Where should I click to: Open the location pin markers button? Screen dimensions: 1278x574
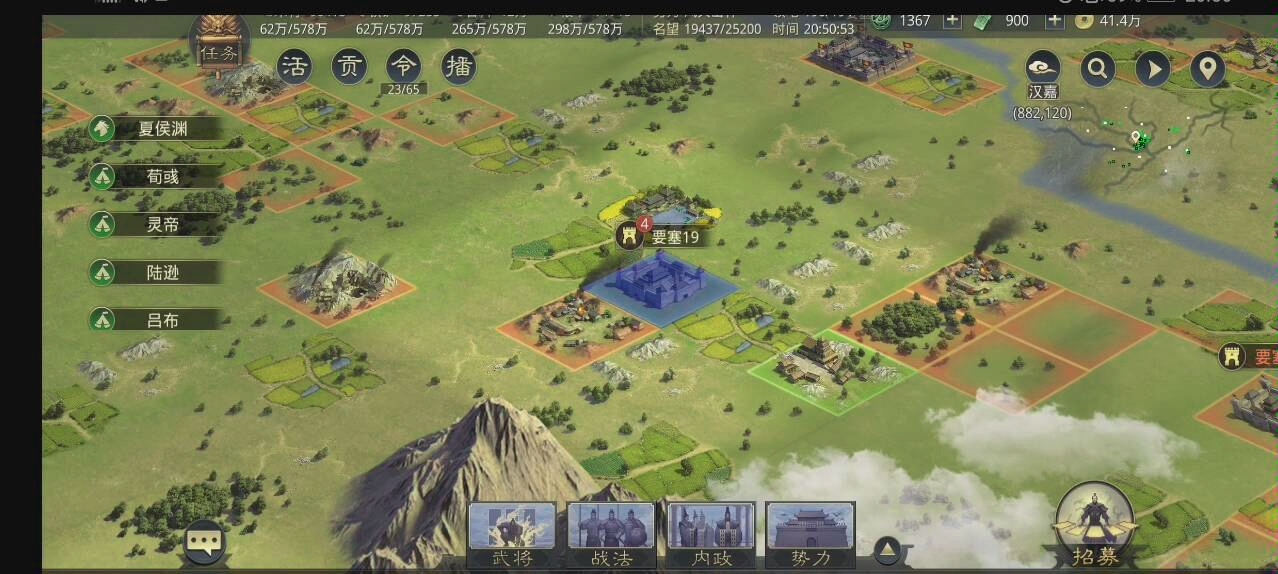(1208, 69)
